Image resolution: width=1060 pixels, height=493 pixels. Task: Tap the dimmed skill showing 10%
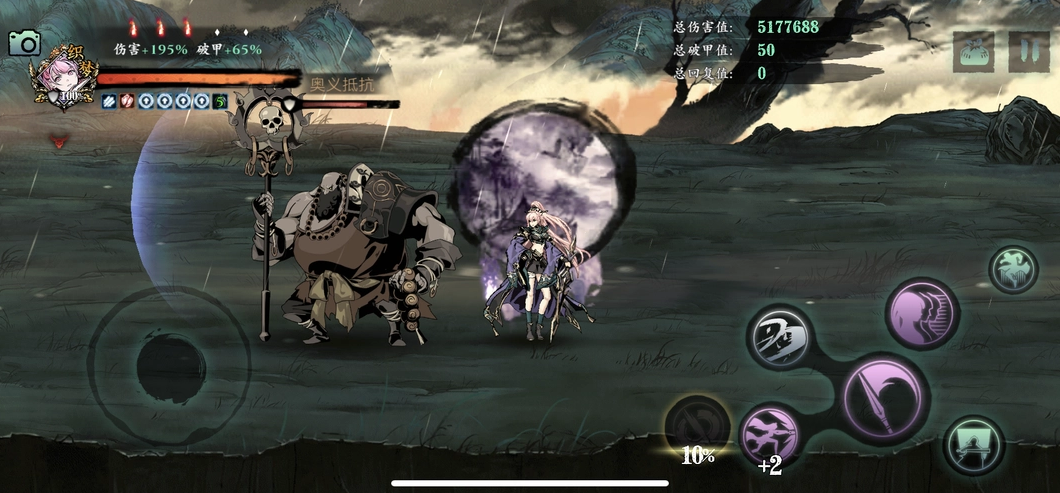point(696,426)
